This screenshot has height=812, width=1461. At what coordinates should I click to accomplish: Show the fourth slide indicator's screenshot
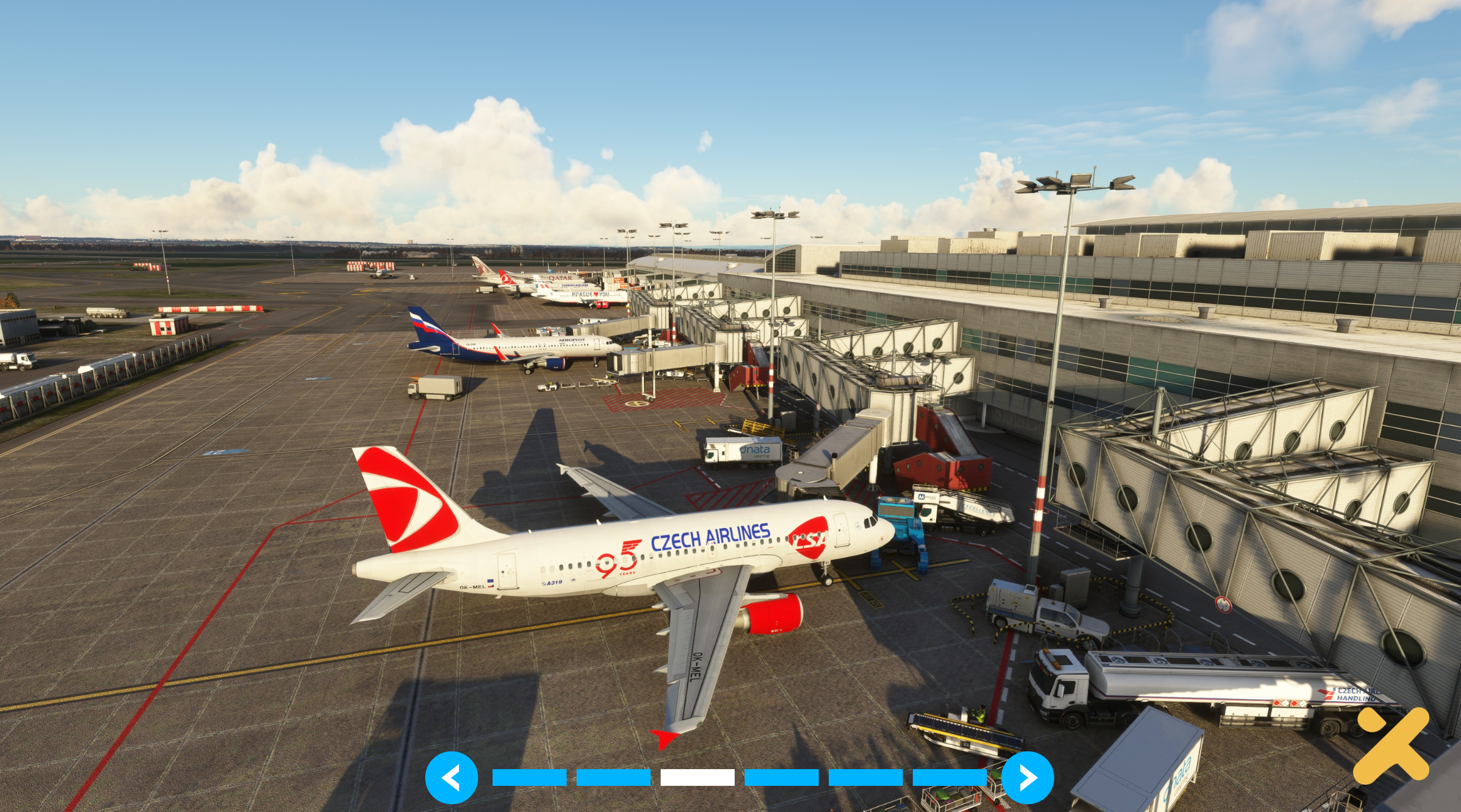781,777
